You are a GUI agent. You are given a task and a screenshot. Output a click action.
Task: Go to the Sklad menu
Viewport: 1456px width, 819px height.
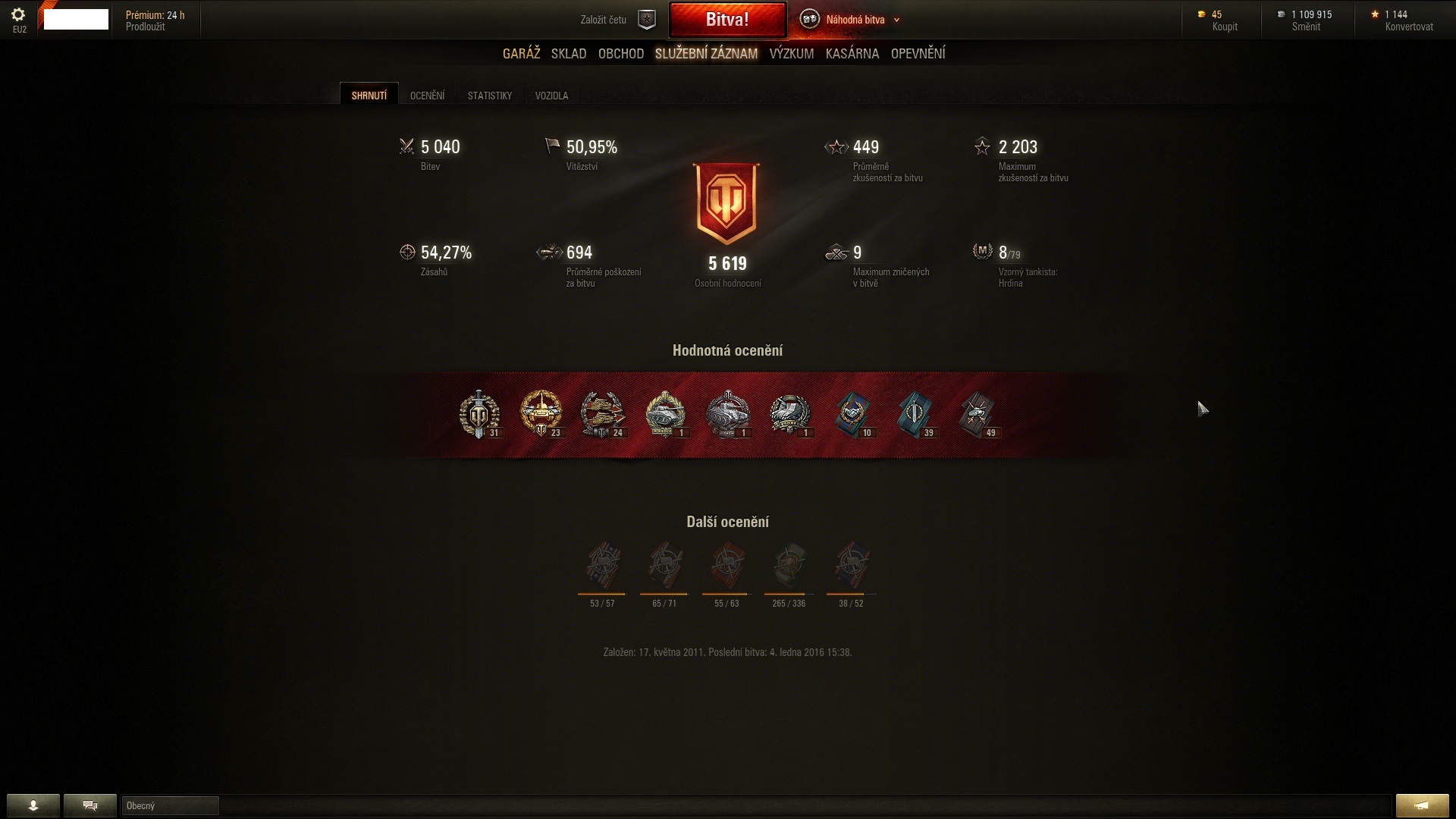[x=569, y=54]
